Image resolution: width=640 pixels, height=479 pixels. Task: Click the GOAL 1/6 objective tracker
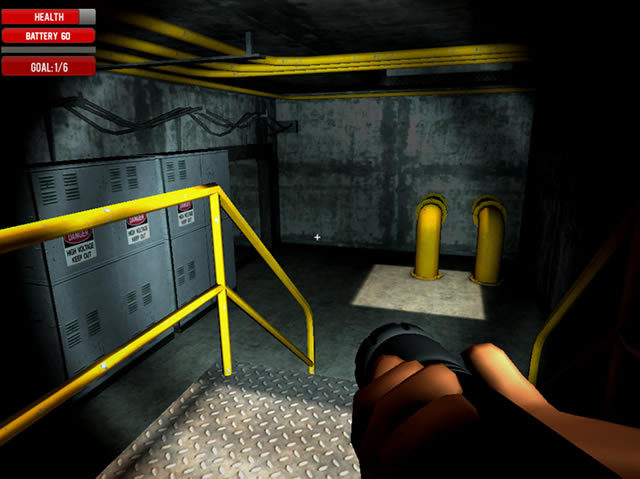click(x=48, y=66)
